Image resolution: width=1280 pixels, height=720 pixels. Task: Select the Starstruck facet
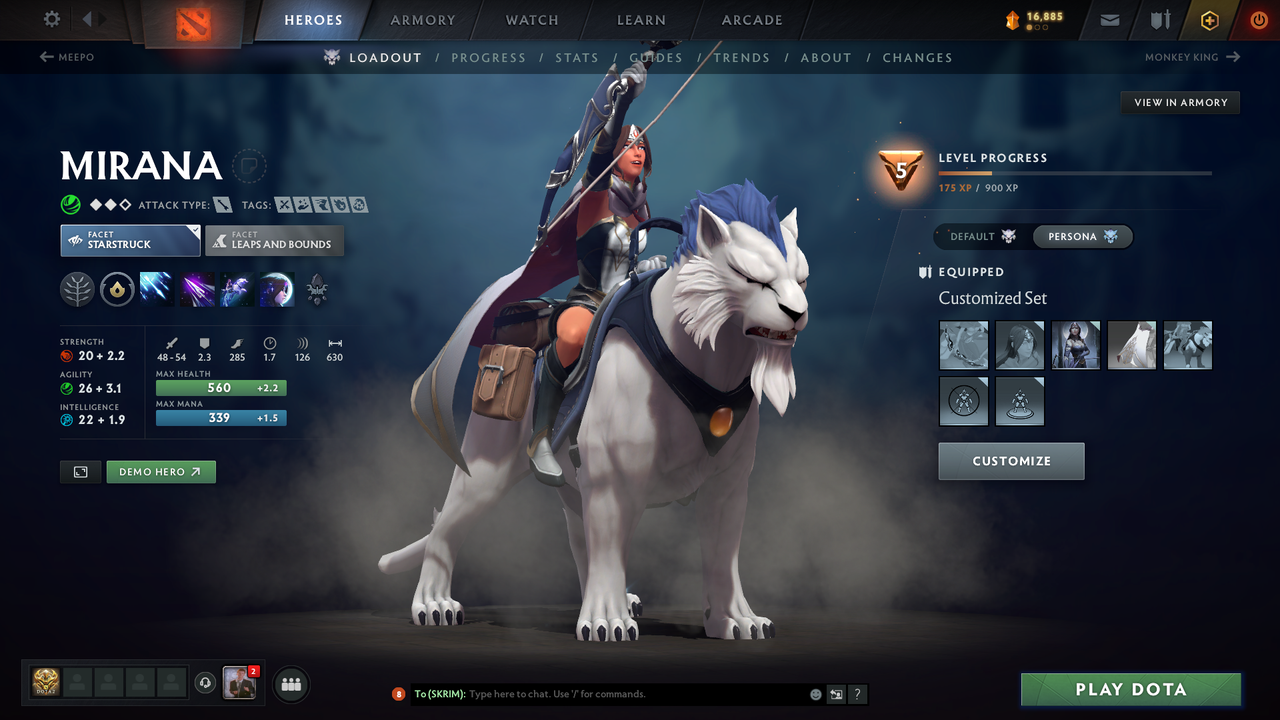click(x=129, y=240)
